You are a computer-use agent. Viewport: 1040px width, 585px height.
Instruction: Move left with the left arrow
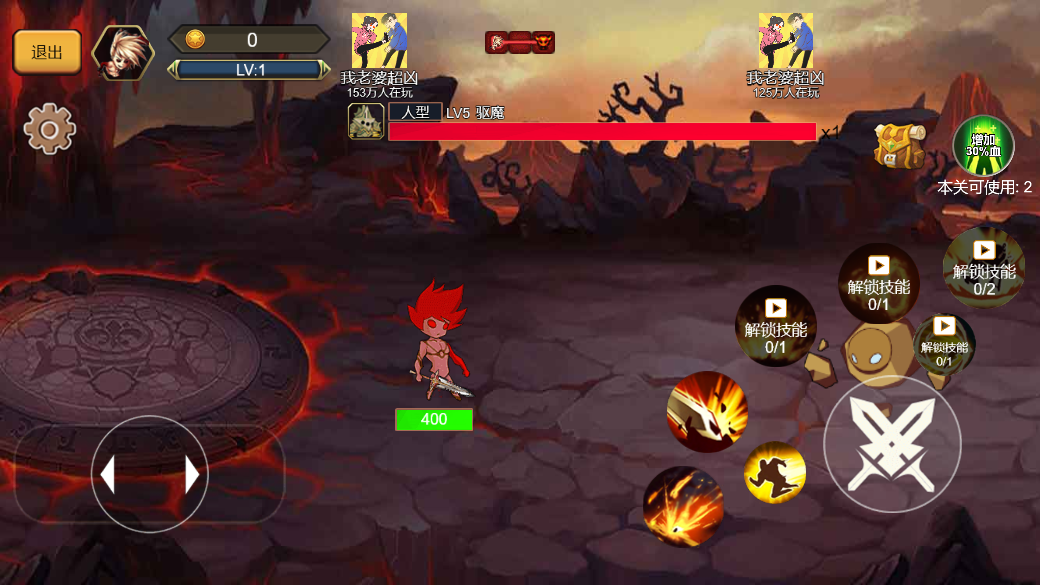108,474
